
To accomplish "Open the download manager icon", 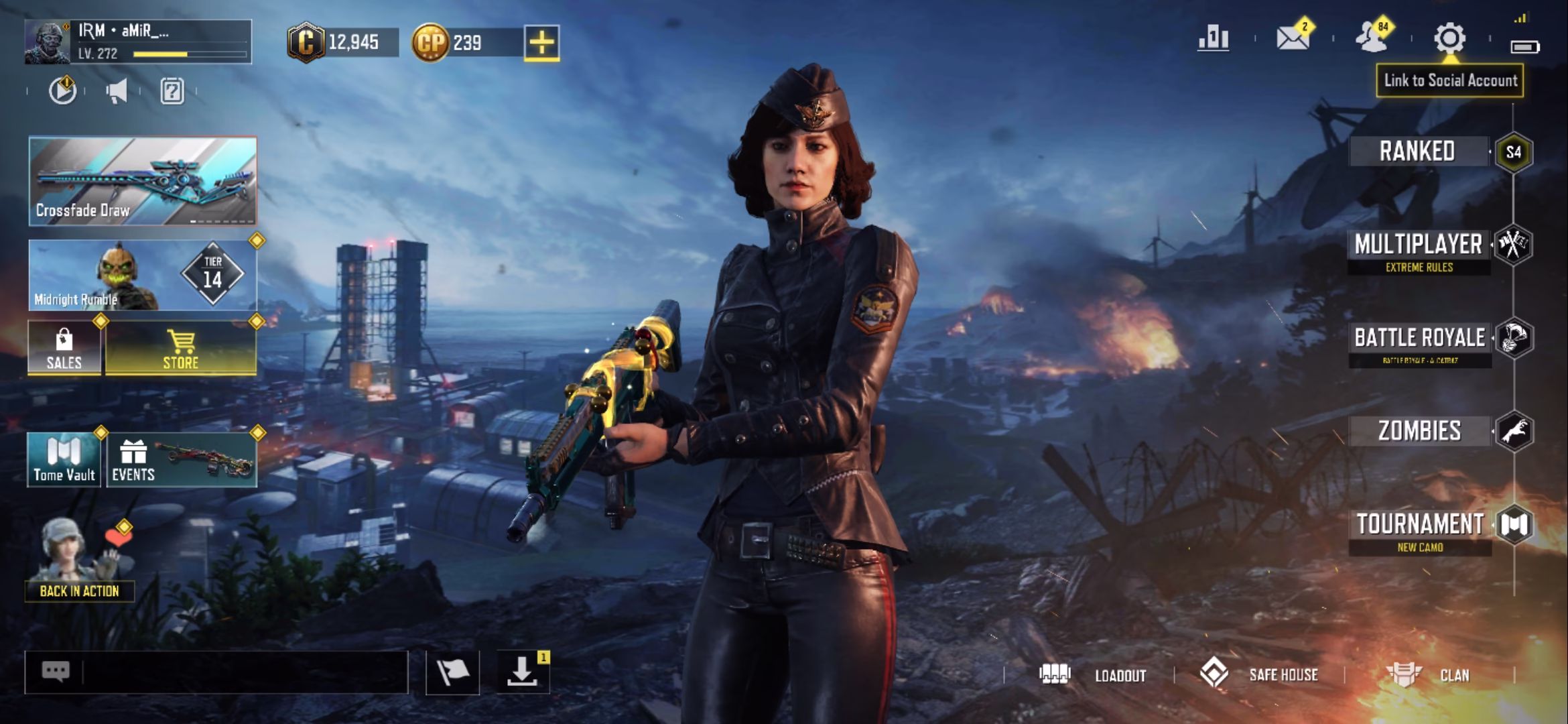I will [523, 672].
